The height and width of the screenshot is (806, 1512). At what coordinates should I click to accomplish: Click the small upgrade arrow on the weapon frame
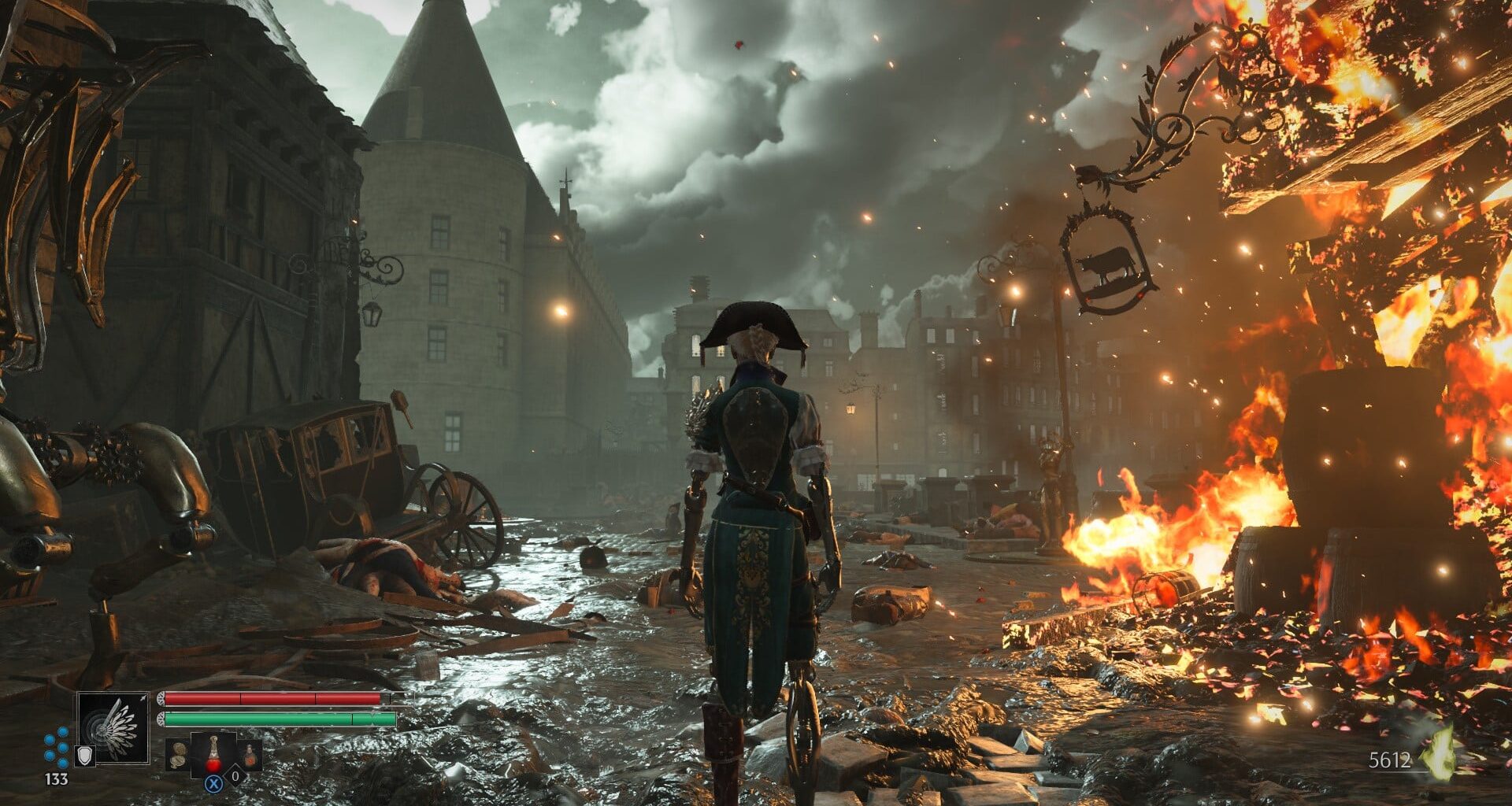tap(143, 697)
